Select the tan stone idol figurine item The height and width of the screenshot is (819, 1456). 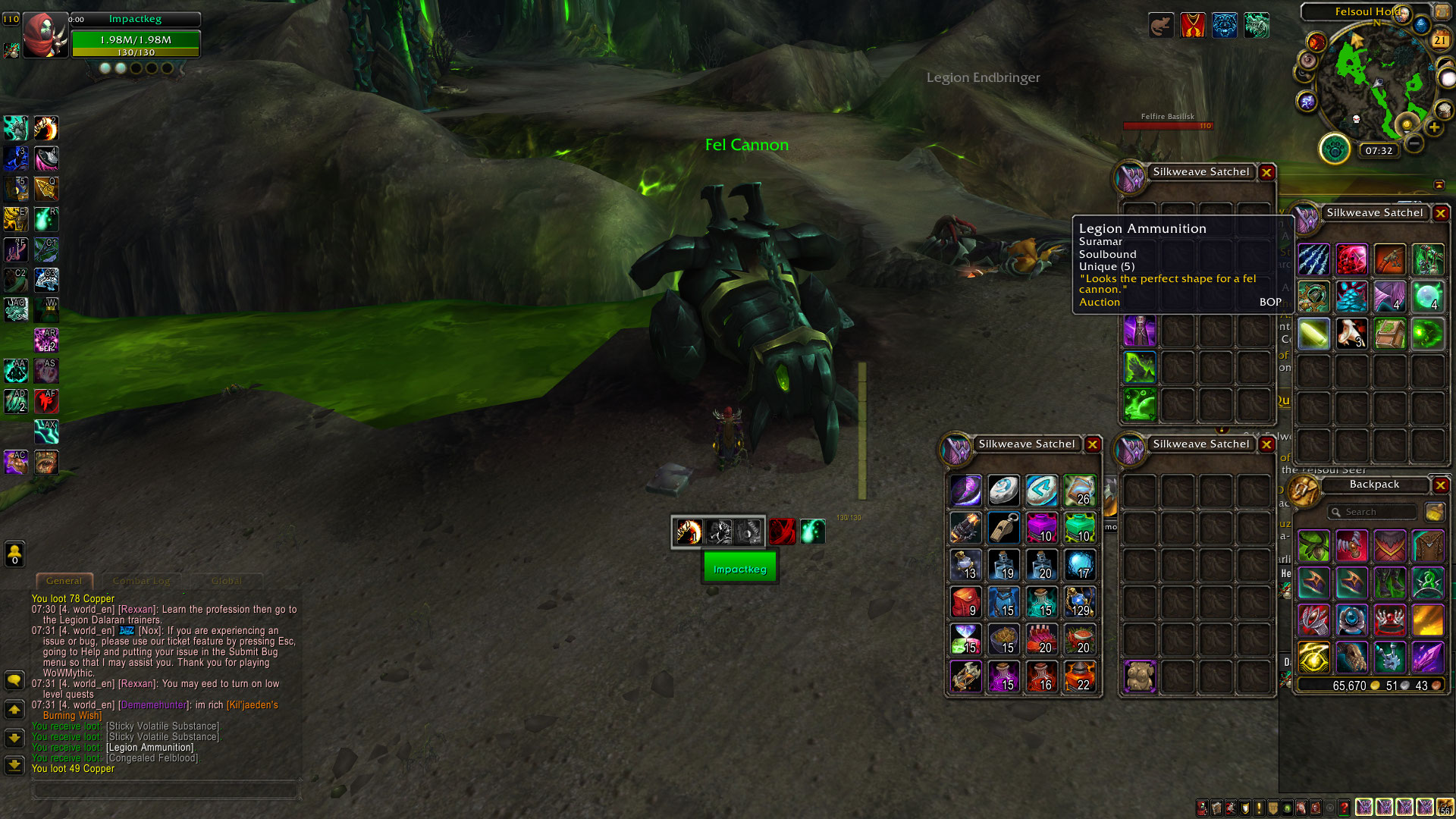click(1139, 676)
